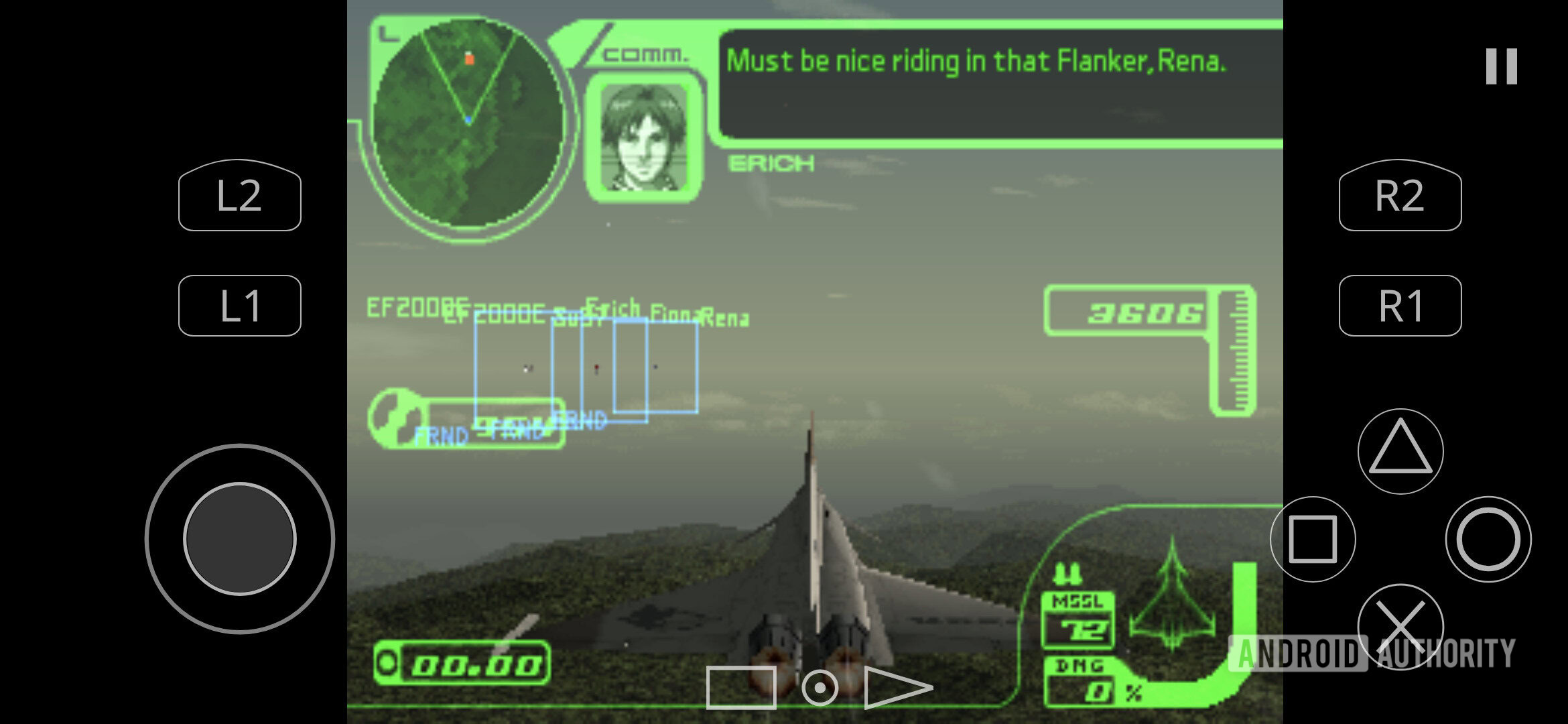Tap the analog mode dot icon at bottom

(x=819, y=687)
